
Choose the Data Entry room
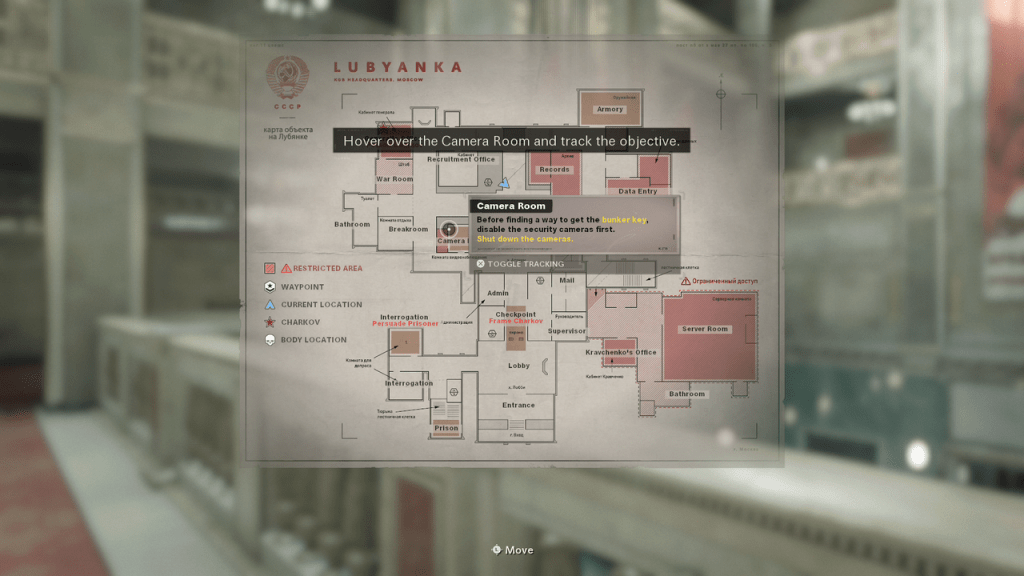click(638, 190)
